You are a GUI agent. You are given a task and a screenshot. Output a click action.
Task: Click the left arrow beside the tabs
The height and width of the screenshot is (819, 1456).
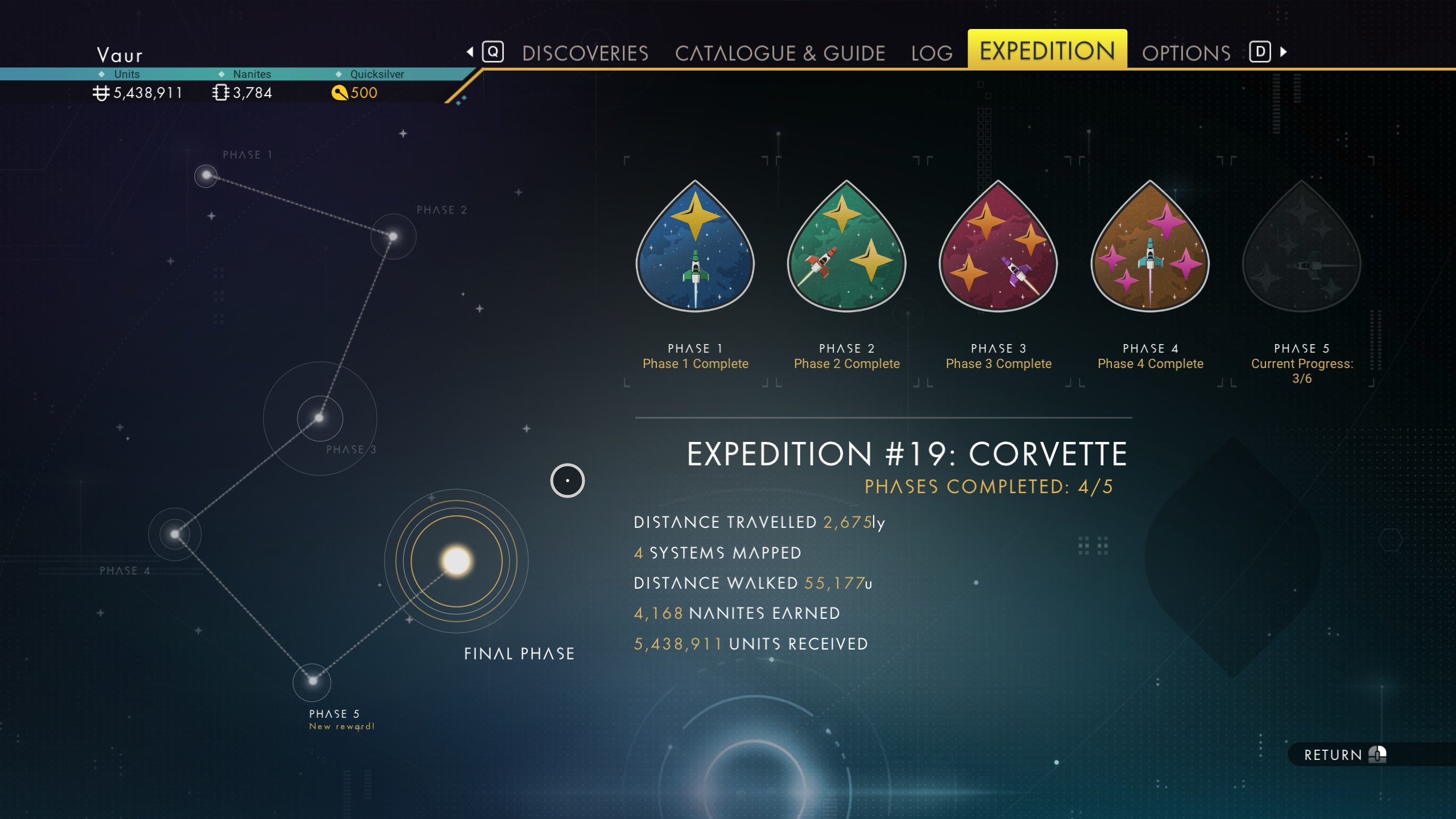[x=470, y=52]
